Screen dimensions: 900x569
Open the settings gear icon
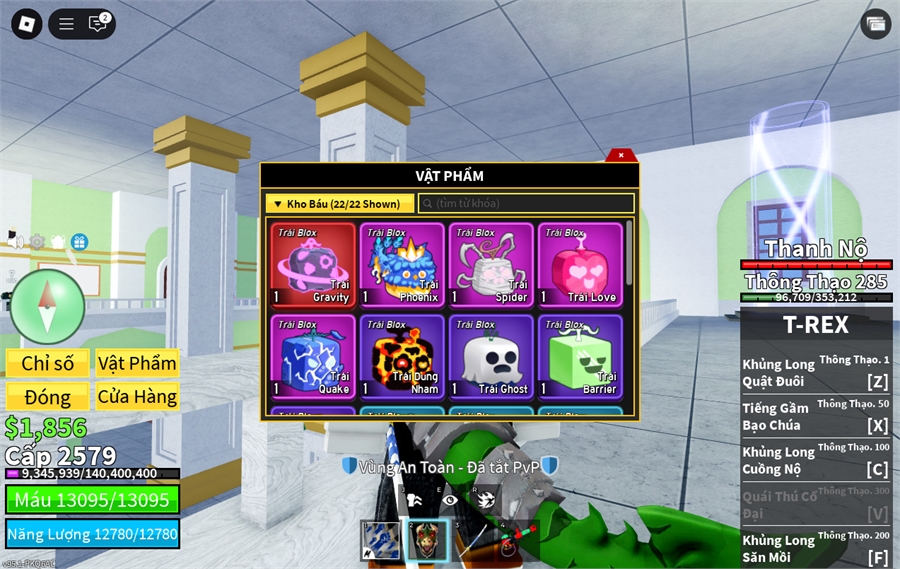[x=37, y=242]
